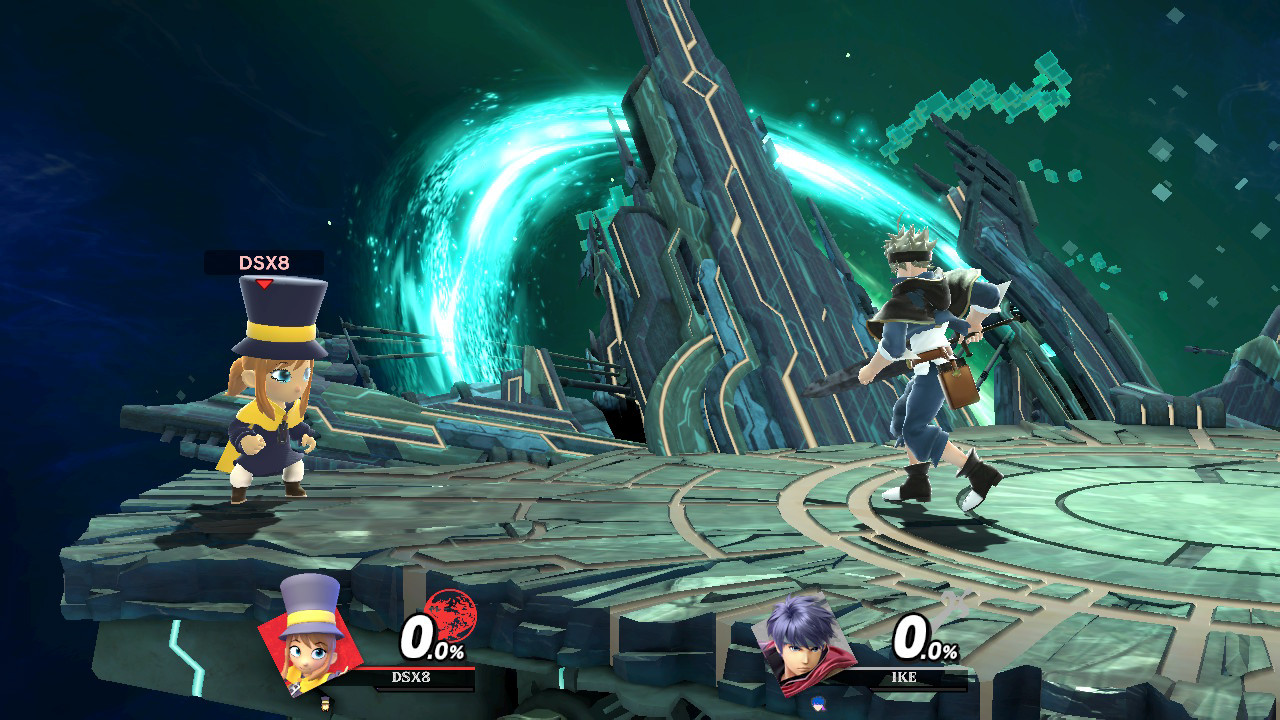
Task: Select Ike's 0.0% damage counter
Action: 928,635
